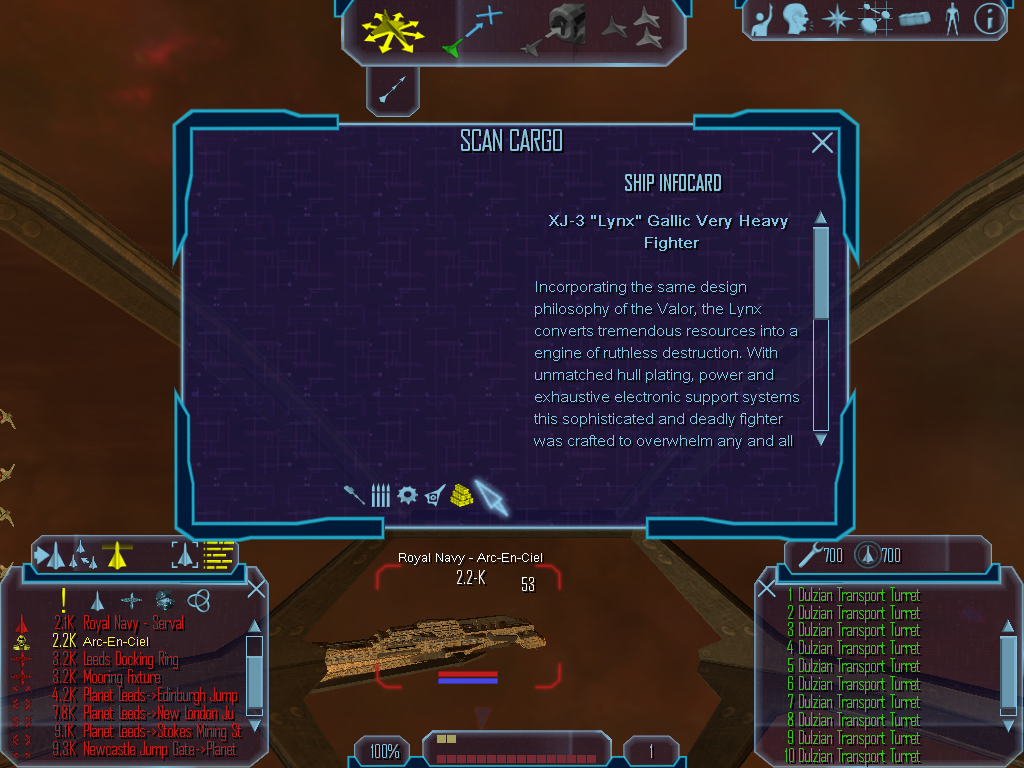Activate the yellow free flight maneuver icon
Viewport: 1024px width, 768px height.
[x=394, y=29]
